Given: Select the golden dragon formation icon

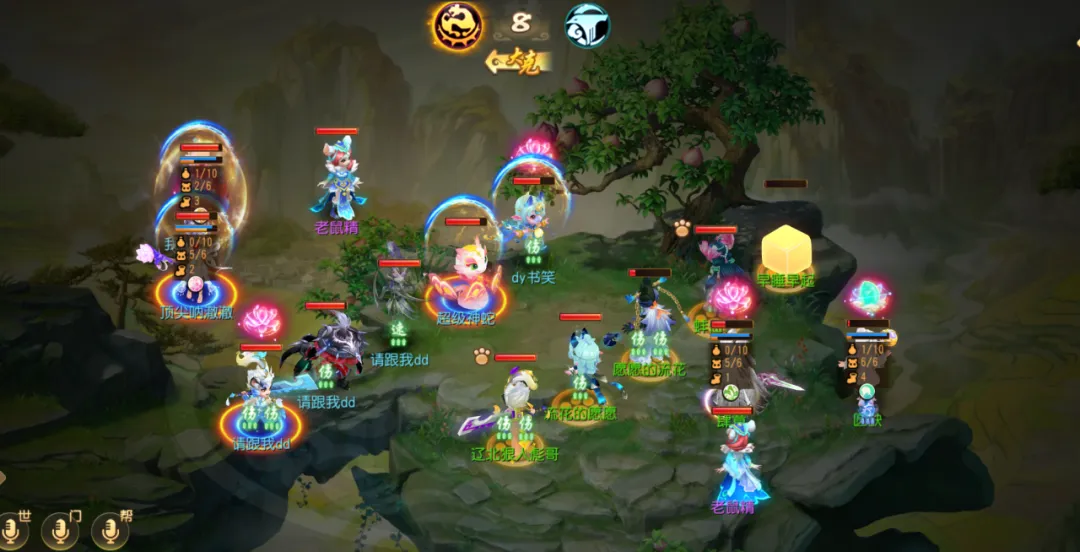Looking at the screenshot, I should (x=457, y=25).
